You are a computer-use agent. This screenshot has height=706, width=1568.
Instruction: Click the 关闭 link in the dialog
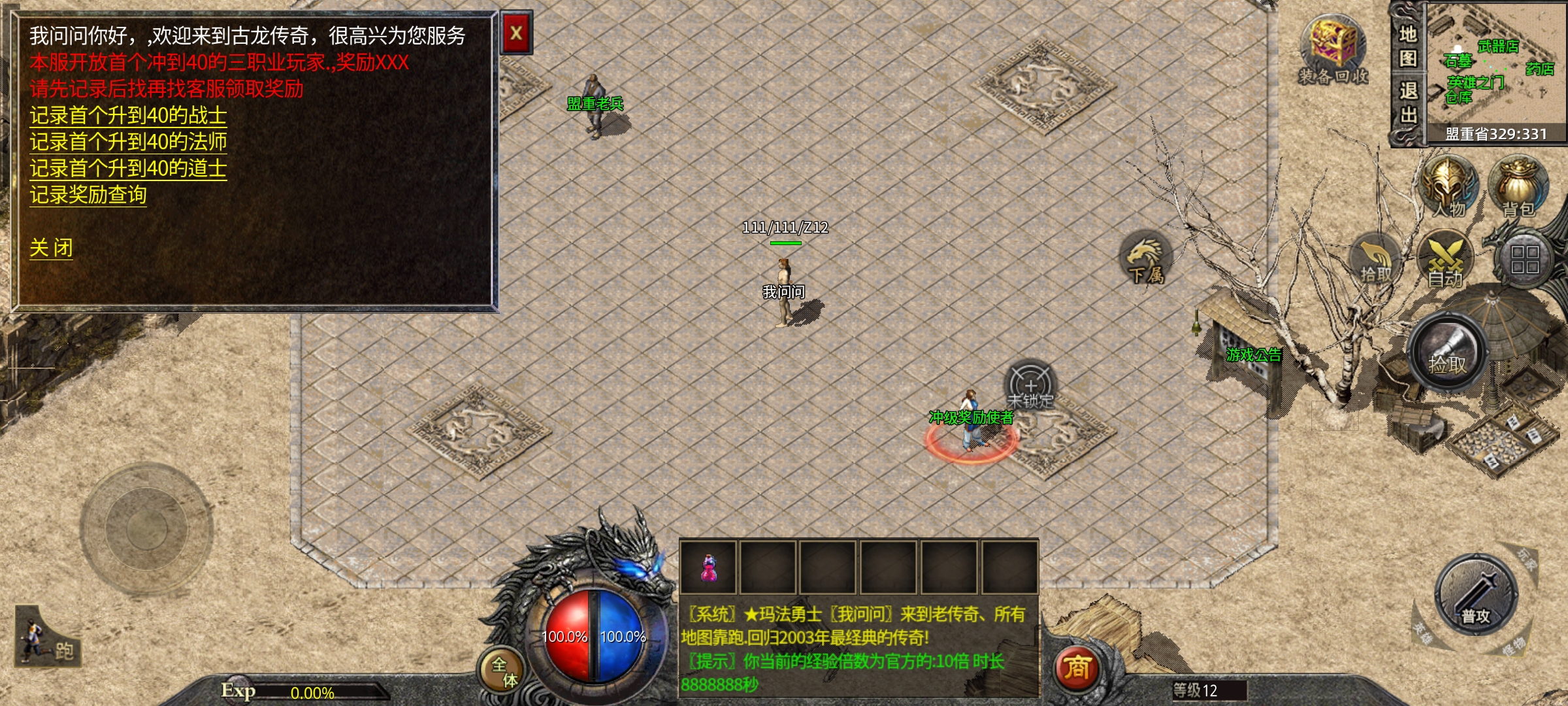[51, 248]
